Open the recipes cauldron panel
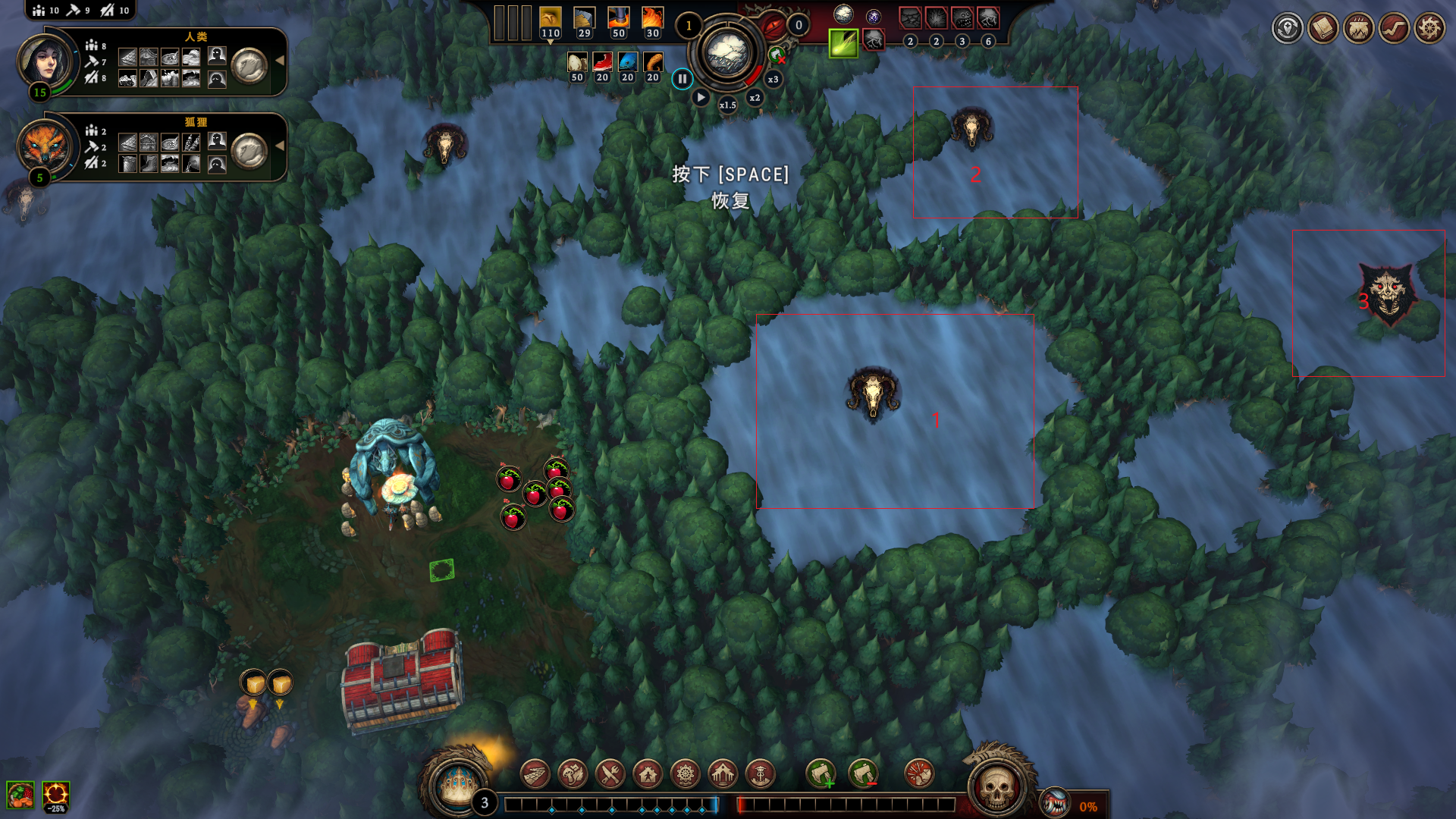The width and height of the screenshot is (1456, 819). (x=1358, y=29)
